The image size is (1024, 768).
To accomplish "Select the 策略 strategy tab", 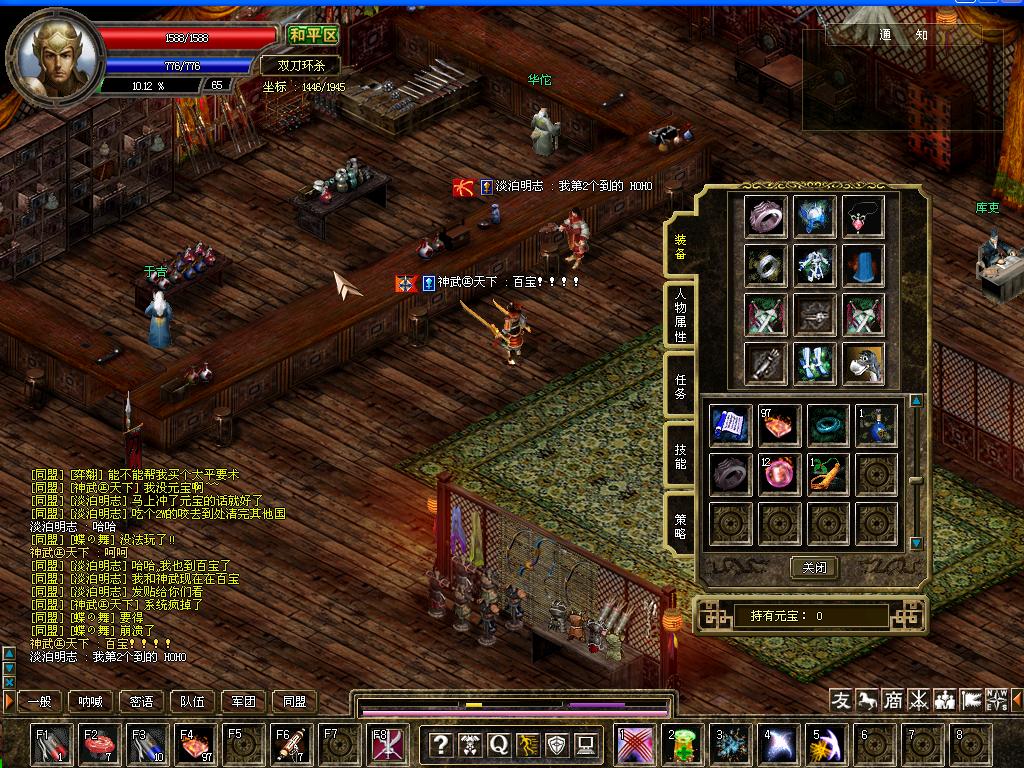I will (680, 523).
